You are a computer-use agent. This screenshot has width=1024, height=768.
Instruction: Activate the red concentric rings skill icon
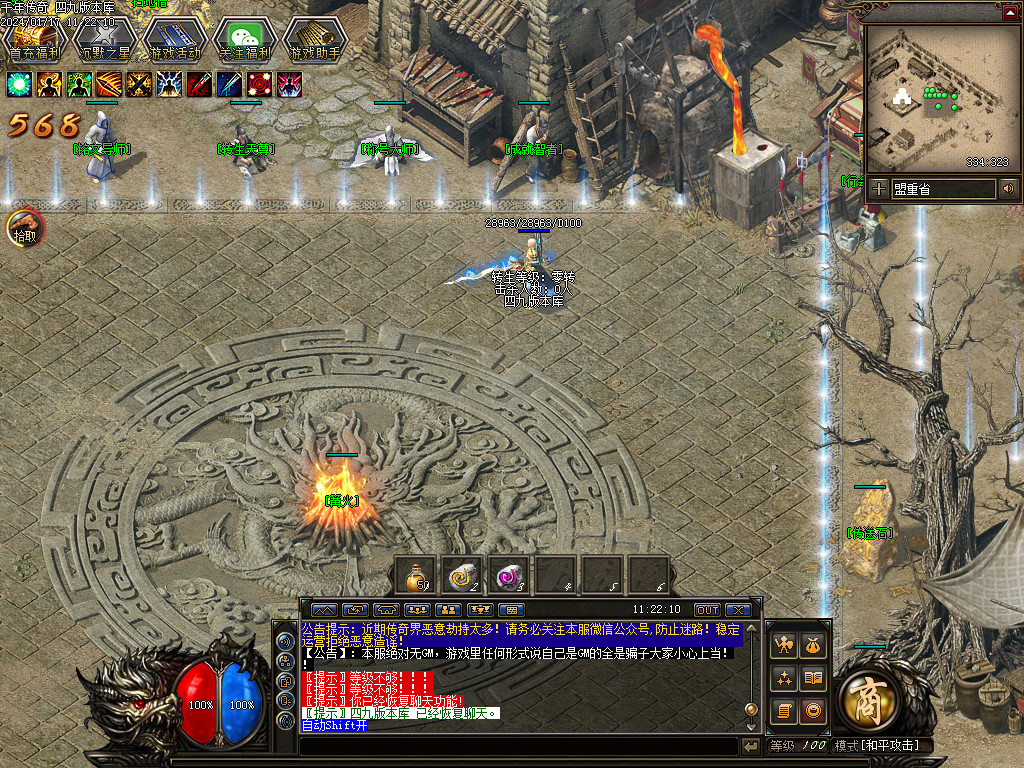click(x=259, y=85)
